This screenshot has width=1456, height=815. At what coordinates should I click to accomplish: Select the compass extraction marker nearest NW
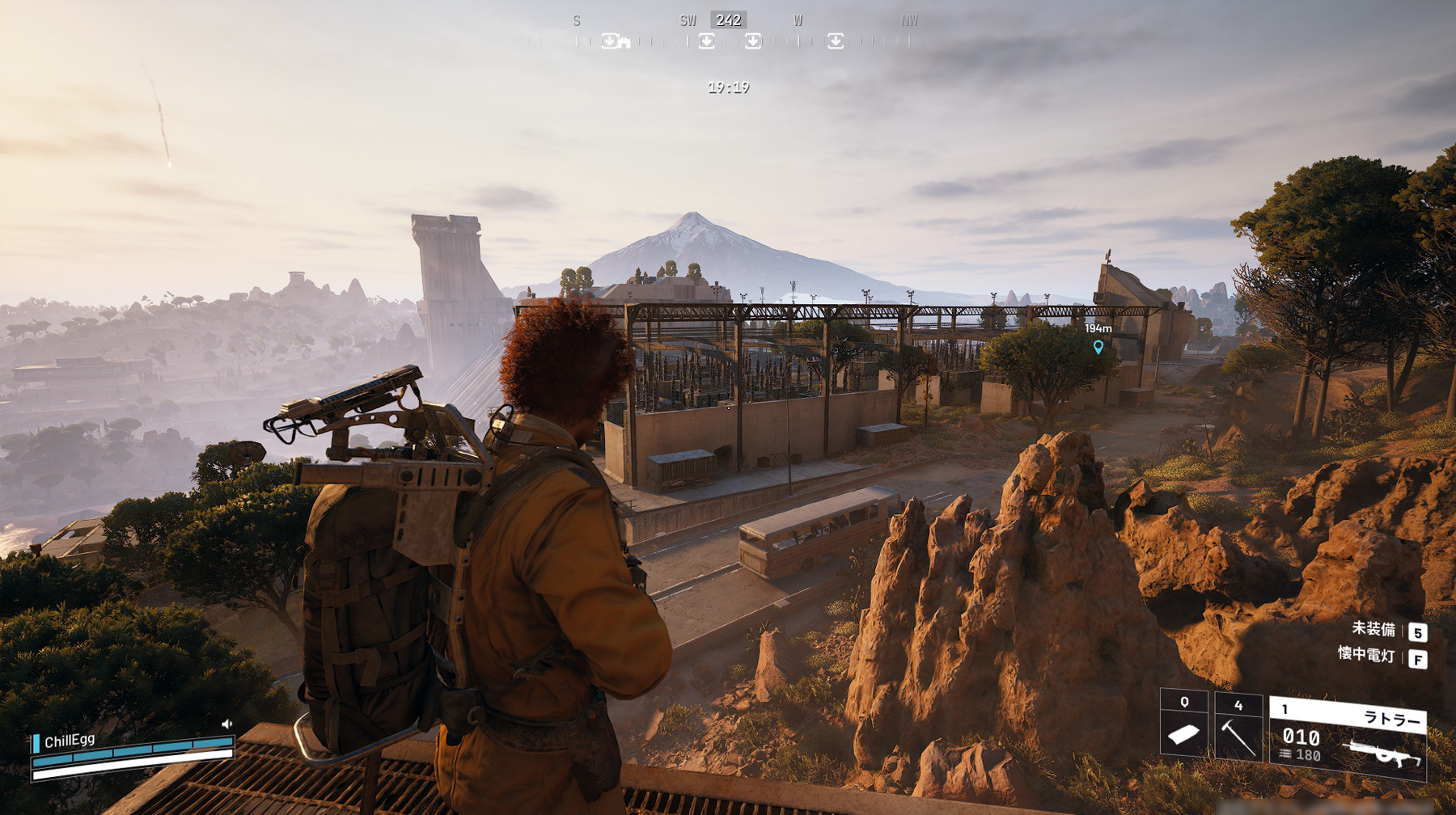[836, 40]
